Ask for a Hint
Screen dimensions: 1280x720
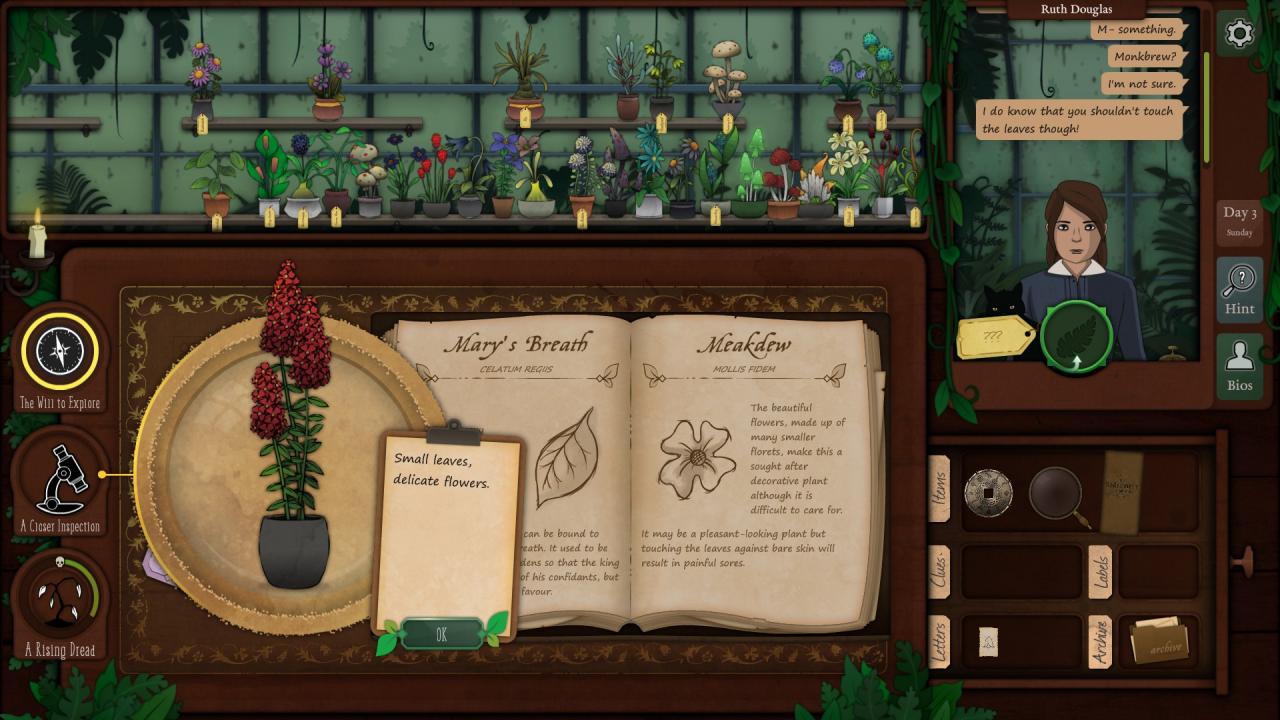click(x=1239, y=290)
